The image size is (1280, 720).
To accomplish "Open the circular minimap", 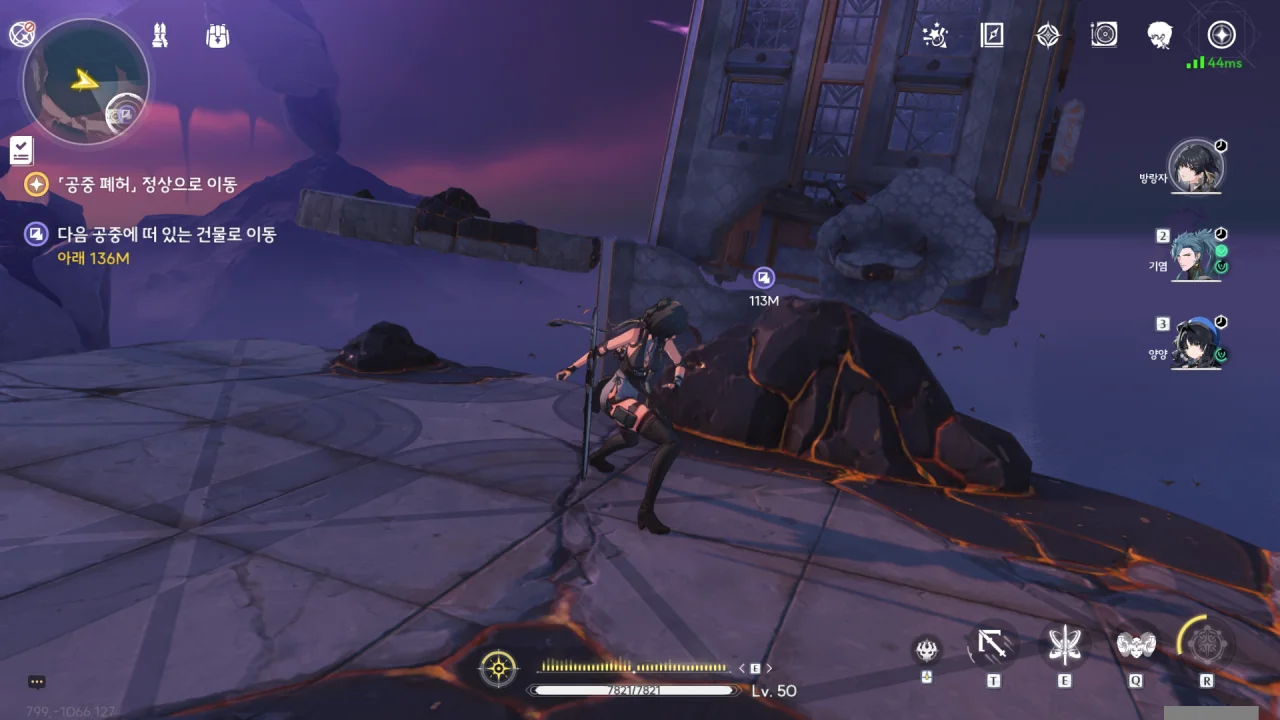I will coord(85,82).
